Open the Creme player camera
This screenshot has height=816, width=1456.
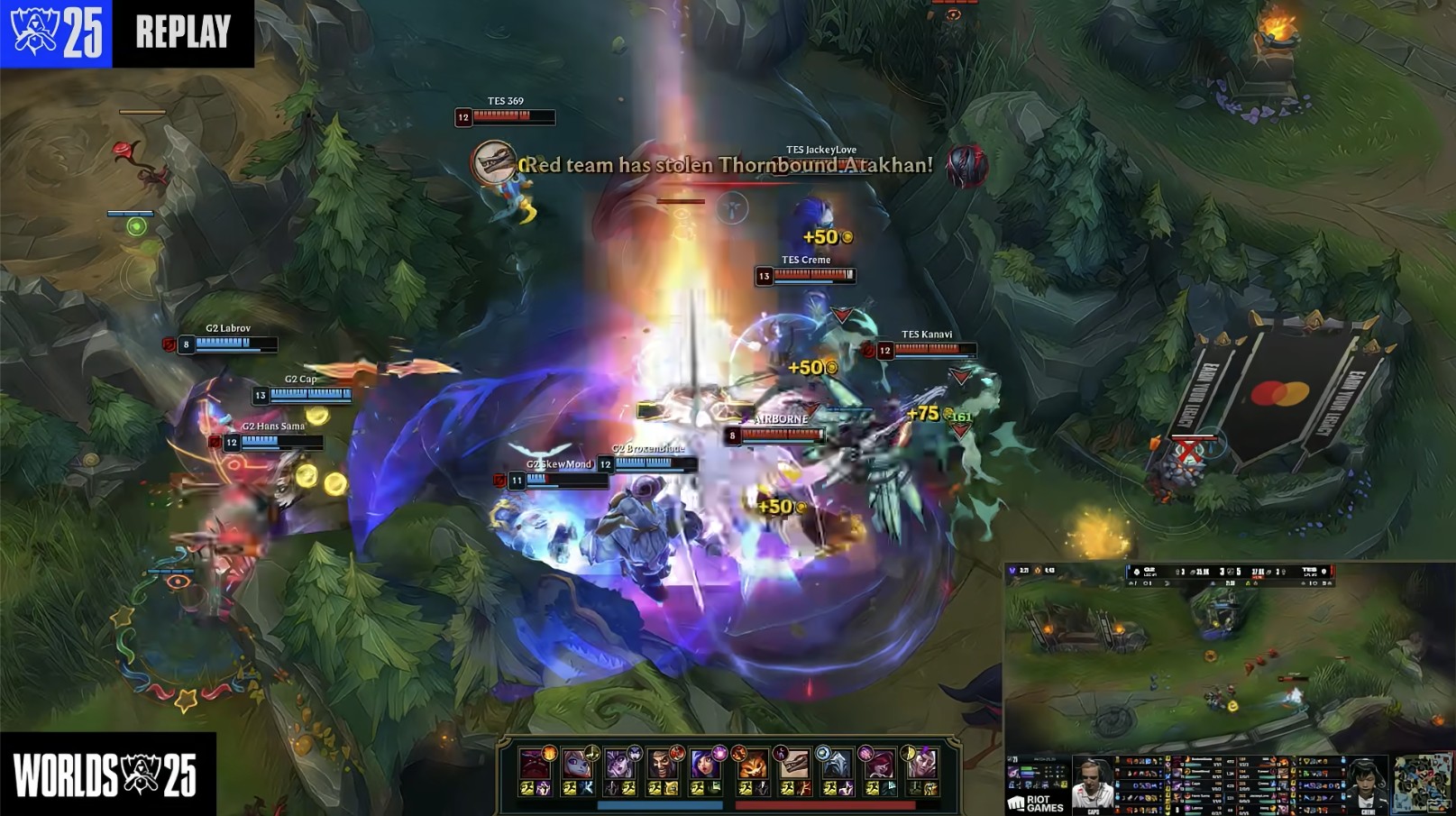pos(1365,784)
